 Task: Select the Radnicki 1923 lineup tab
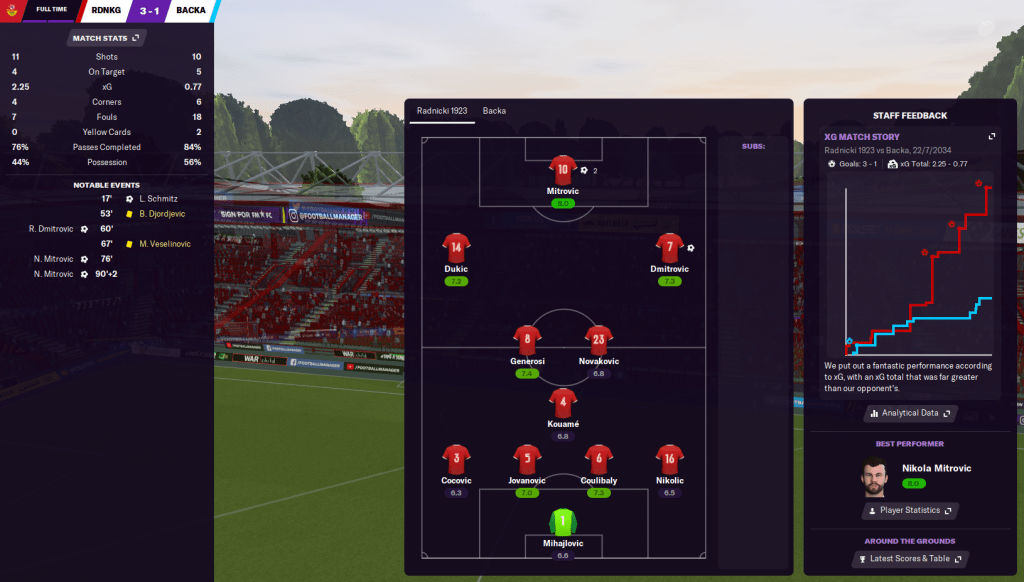pyautogui.click(x=440, y=110)
